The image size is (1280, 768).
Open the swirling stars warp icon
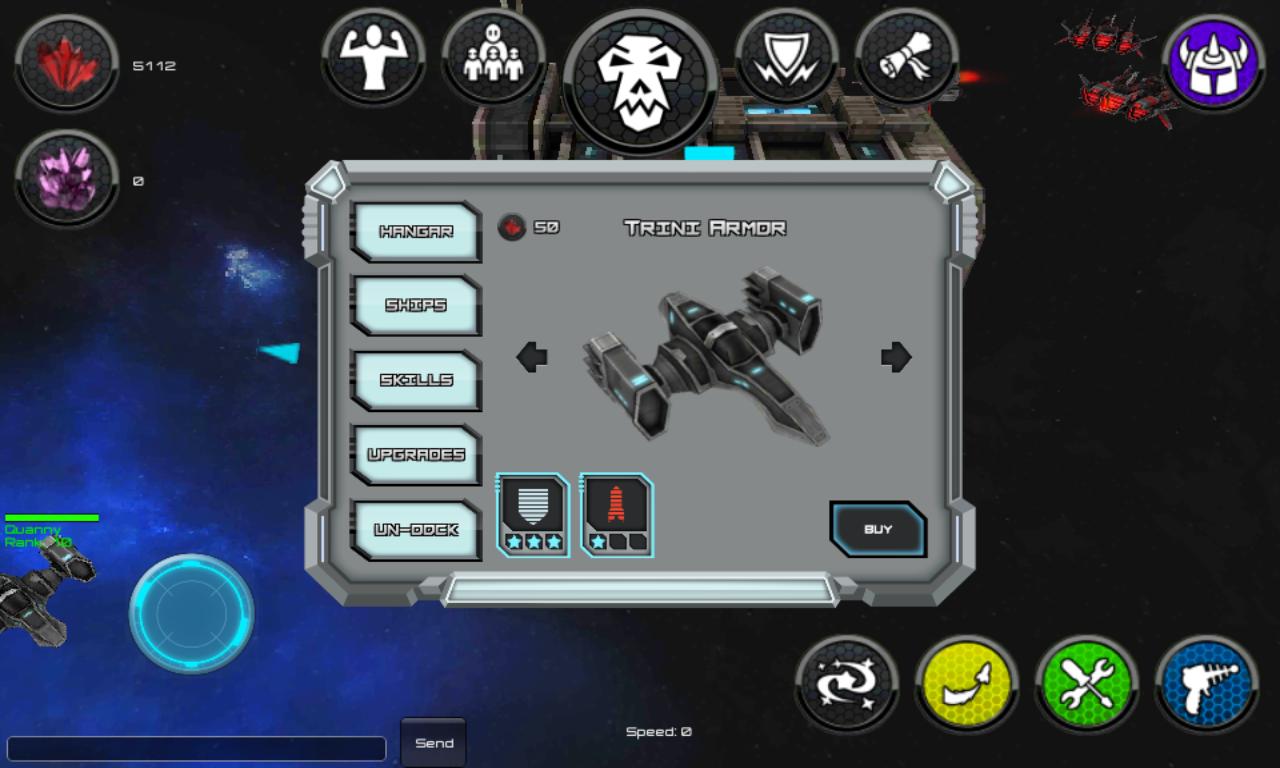[846, 684]
